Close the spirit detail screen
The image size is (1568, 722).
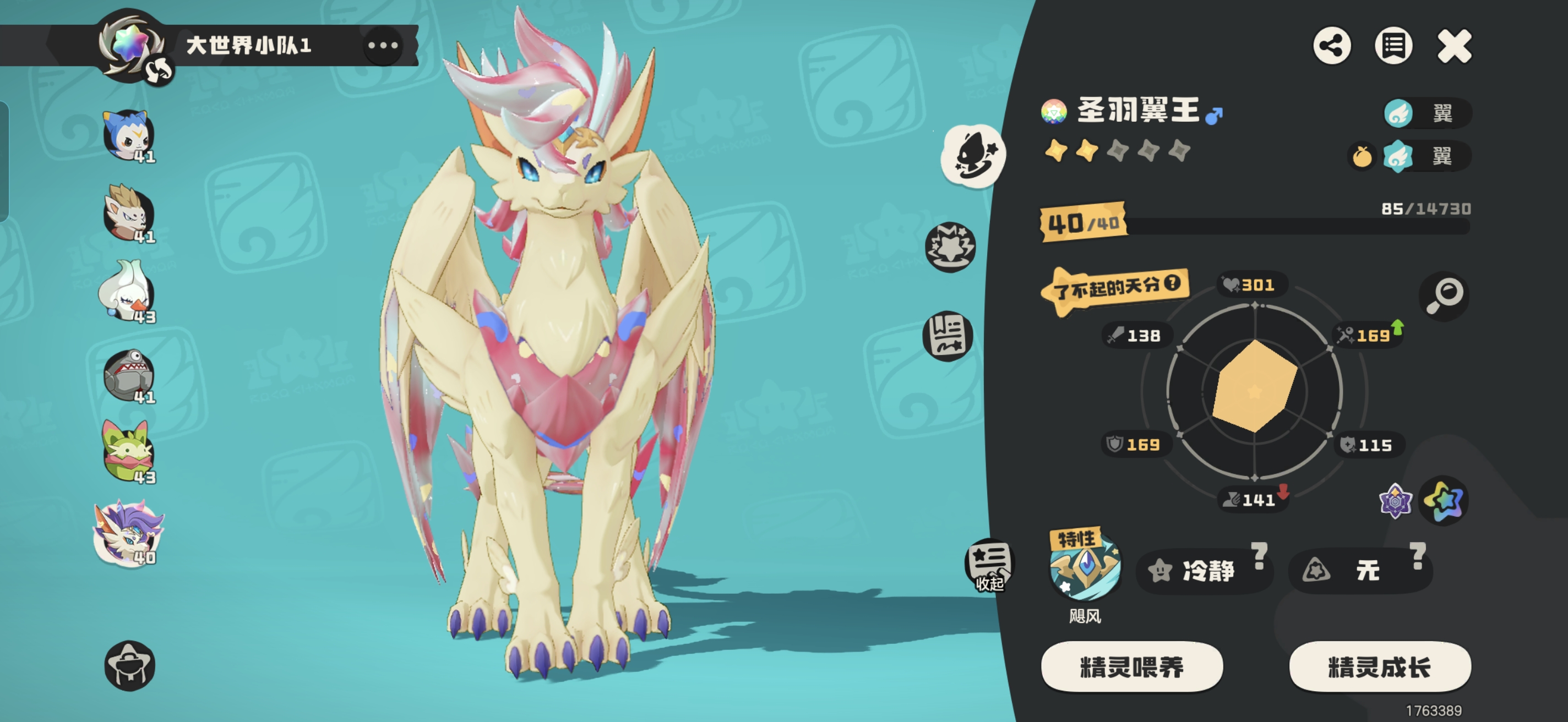[x=1453, y=46]
